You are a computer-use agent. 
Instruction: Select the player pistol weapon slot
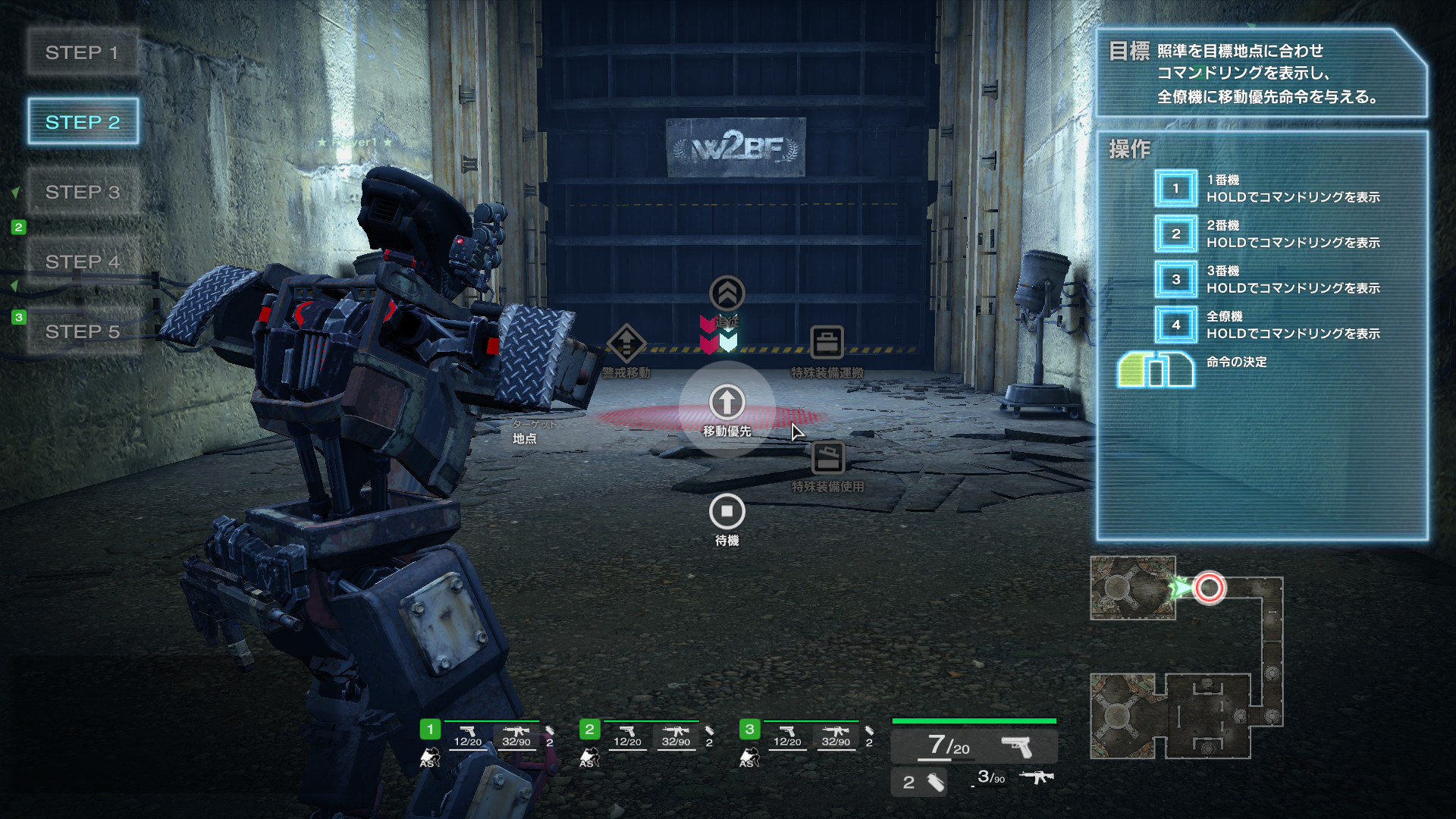974,747
